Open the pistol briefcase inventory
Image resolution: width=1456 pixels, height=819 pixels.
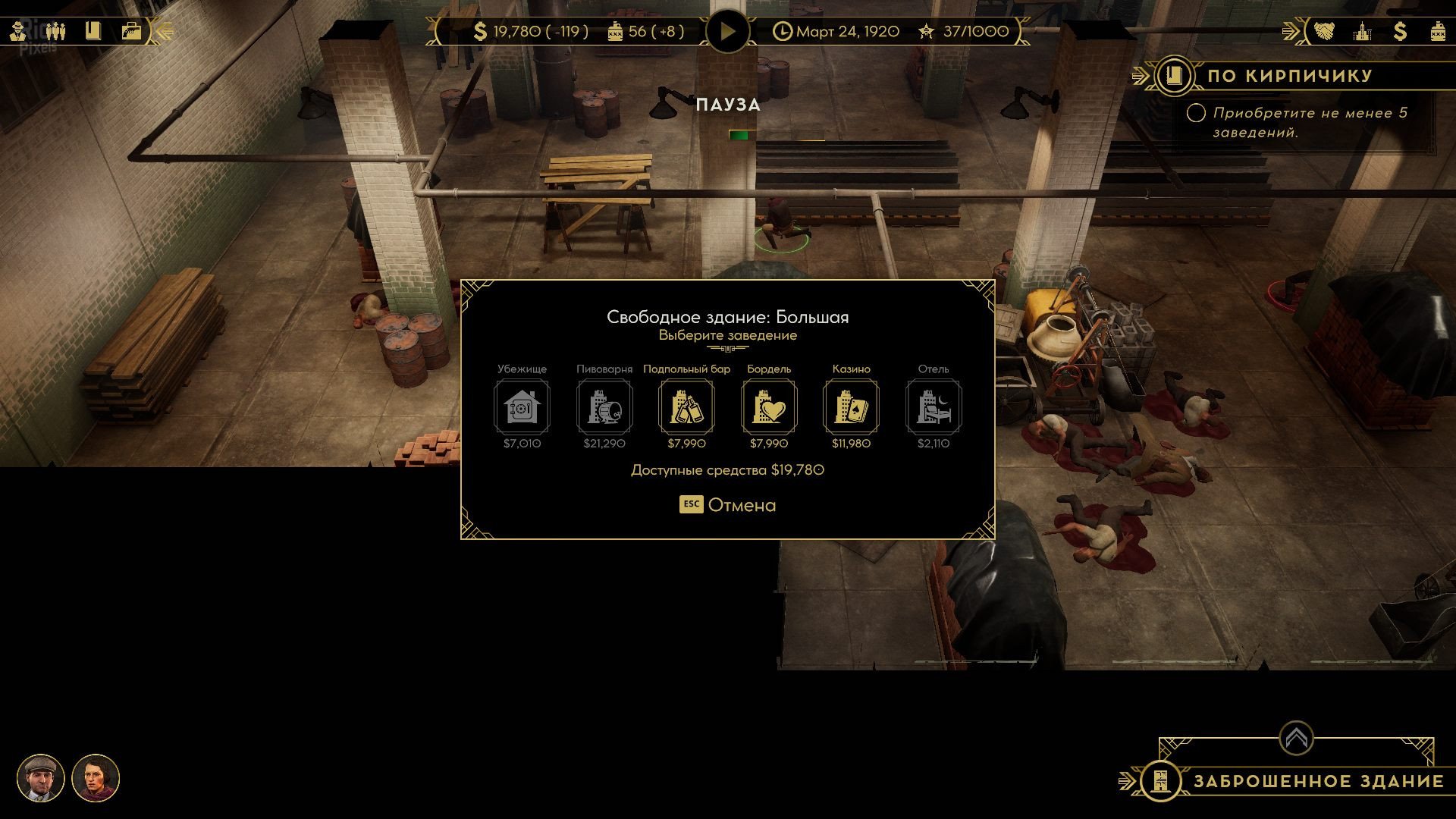[131, 32]
